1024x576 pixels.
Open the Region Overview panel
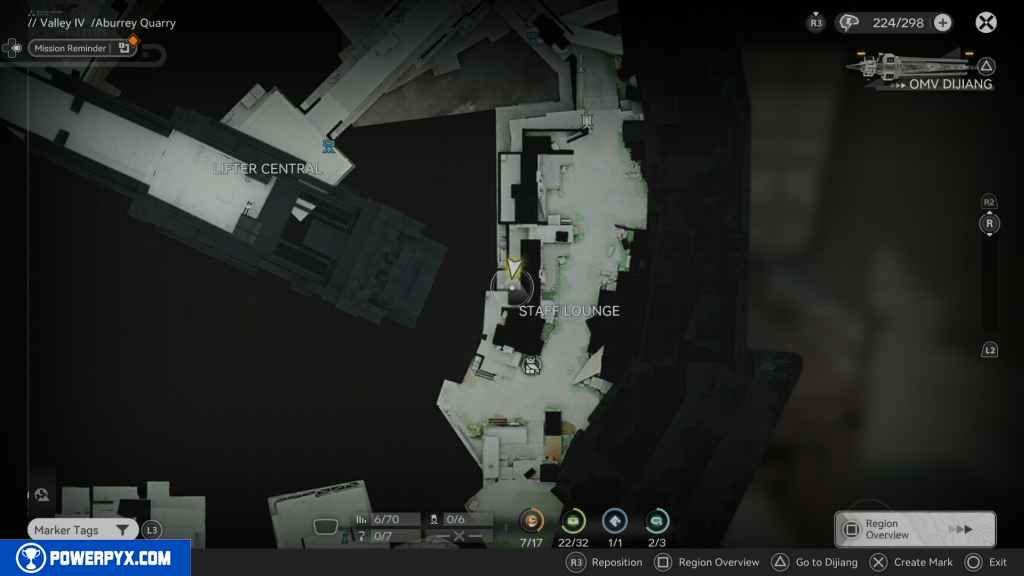click(x=914, y=529)
